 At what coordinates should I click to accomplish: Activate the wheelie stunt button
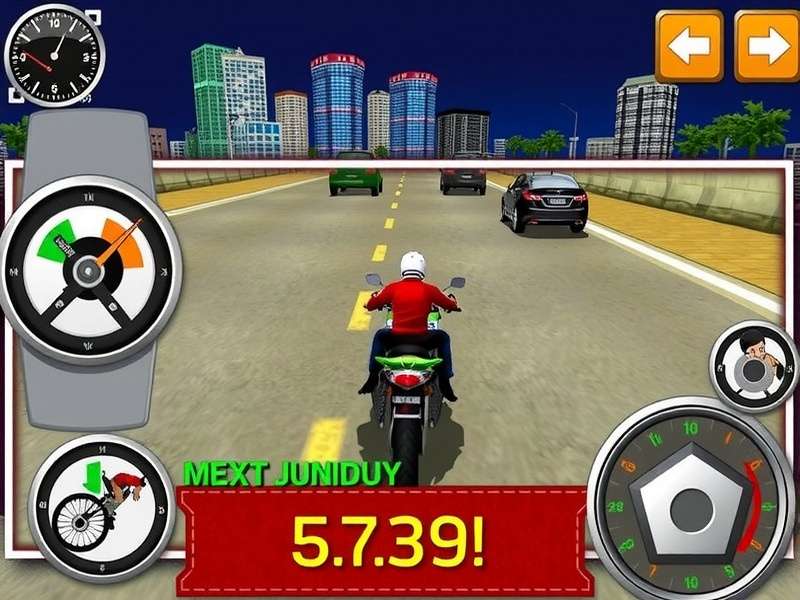(x=101, y=506)
